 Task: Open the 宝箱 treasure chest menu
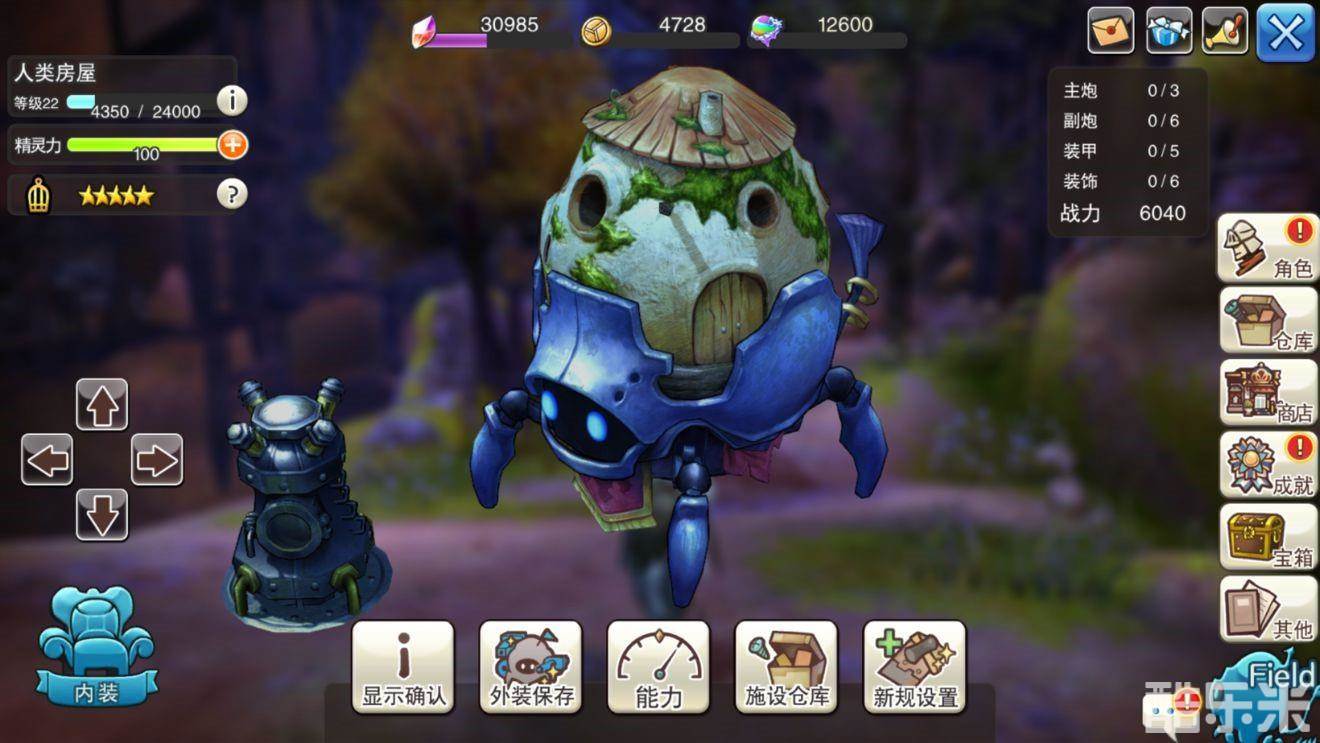tap(1268, 537)
